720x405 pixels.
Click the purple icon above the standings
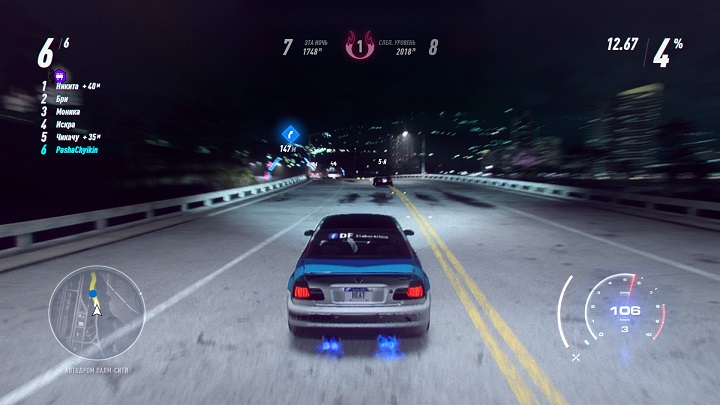coord(59,73)
